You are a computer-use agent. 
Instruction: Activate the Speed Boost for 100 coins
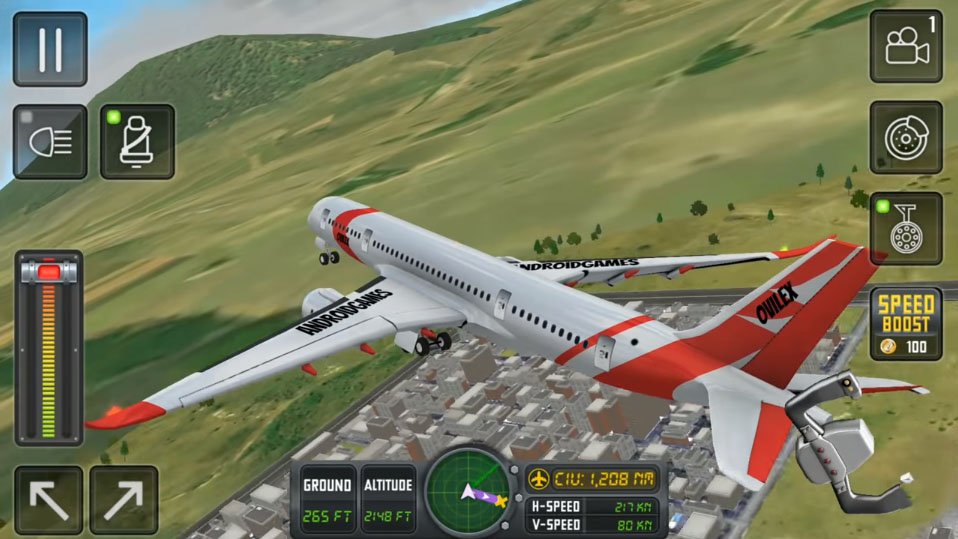[x=905, y=323]
